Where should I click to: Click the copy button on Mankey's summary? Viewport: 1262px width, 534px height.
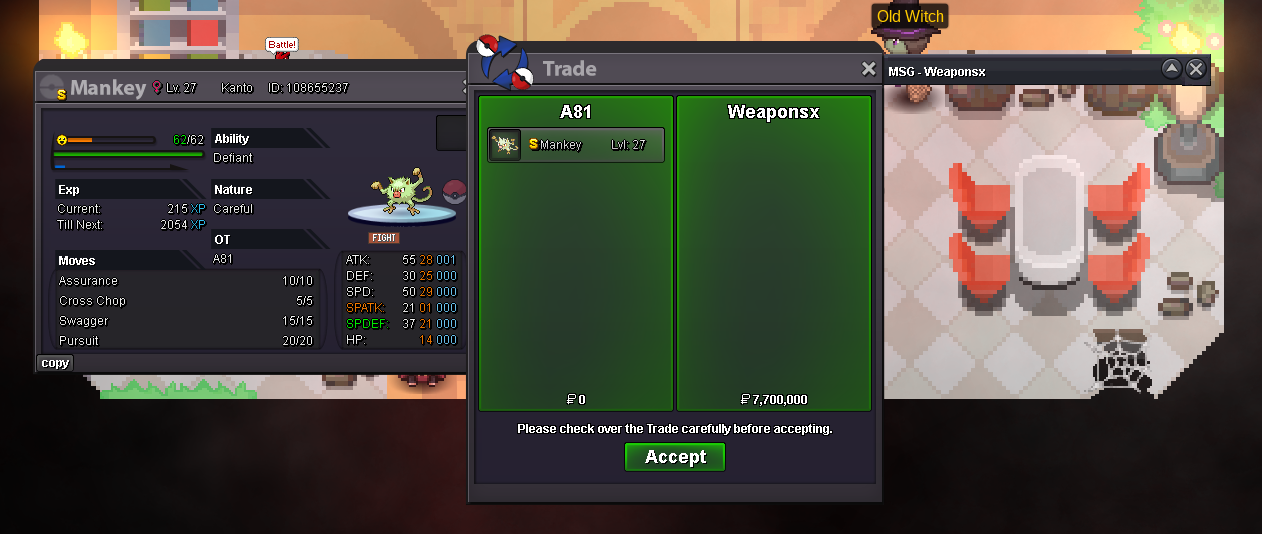(55, 363)
